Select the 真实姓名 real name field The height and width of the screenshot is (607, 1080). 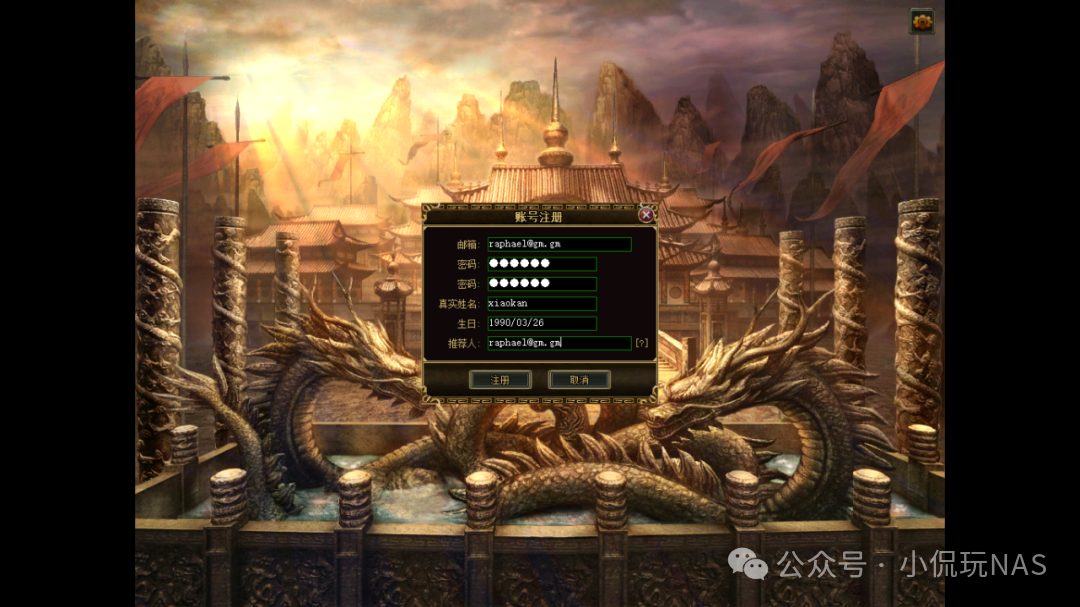pos(541,304)
